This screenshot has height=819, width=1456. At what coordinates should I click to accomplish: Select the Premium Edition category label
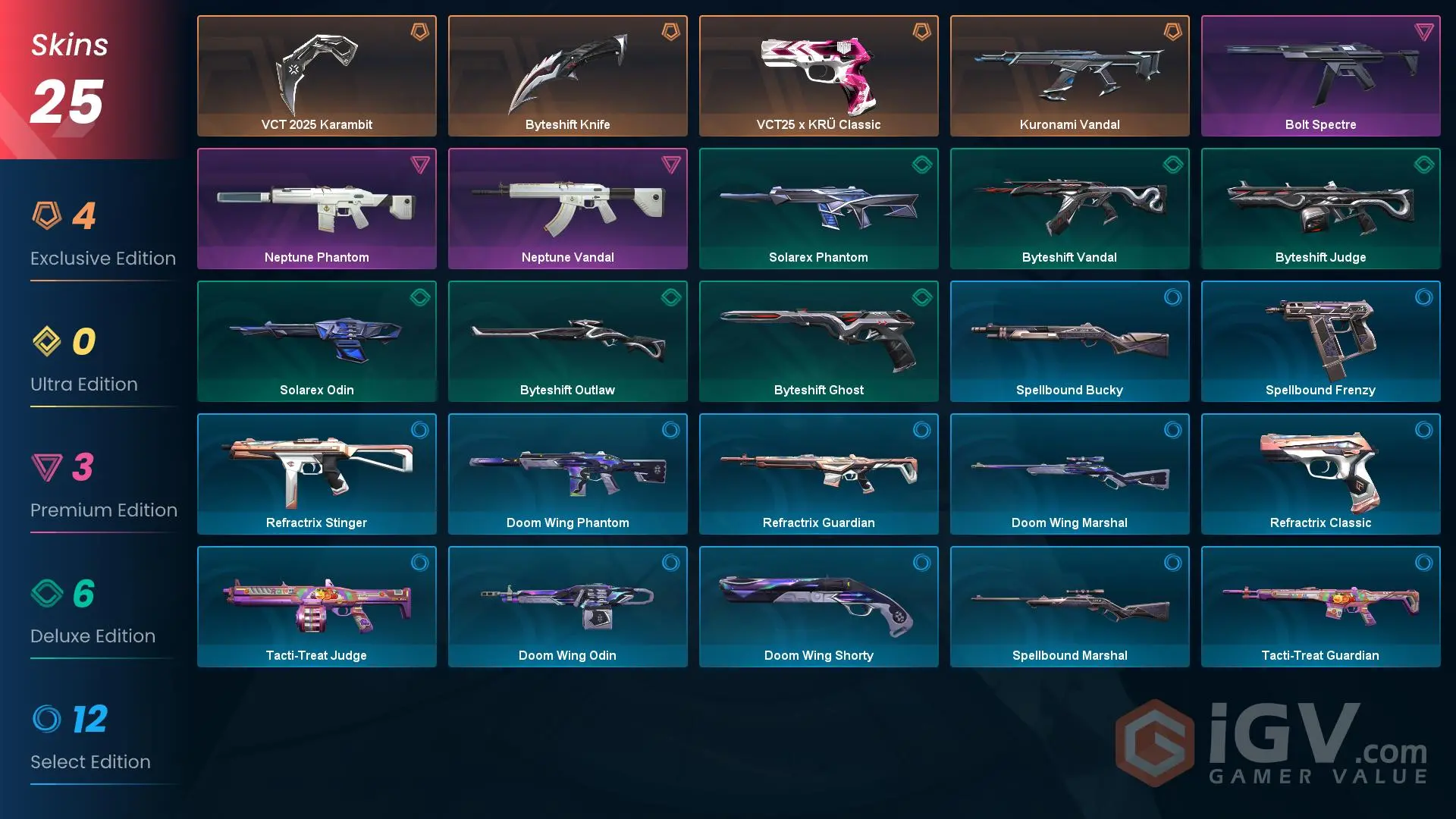click(104, 510)
